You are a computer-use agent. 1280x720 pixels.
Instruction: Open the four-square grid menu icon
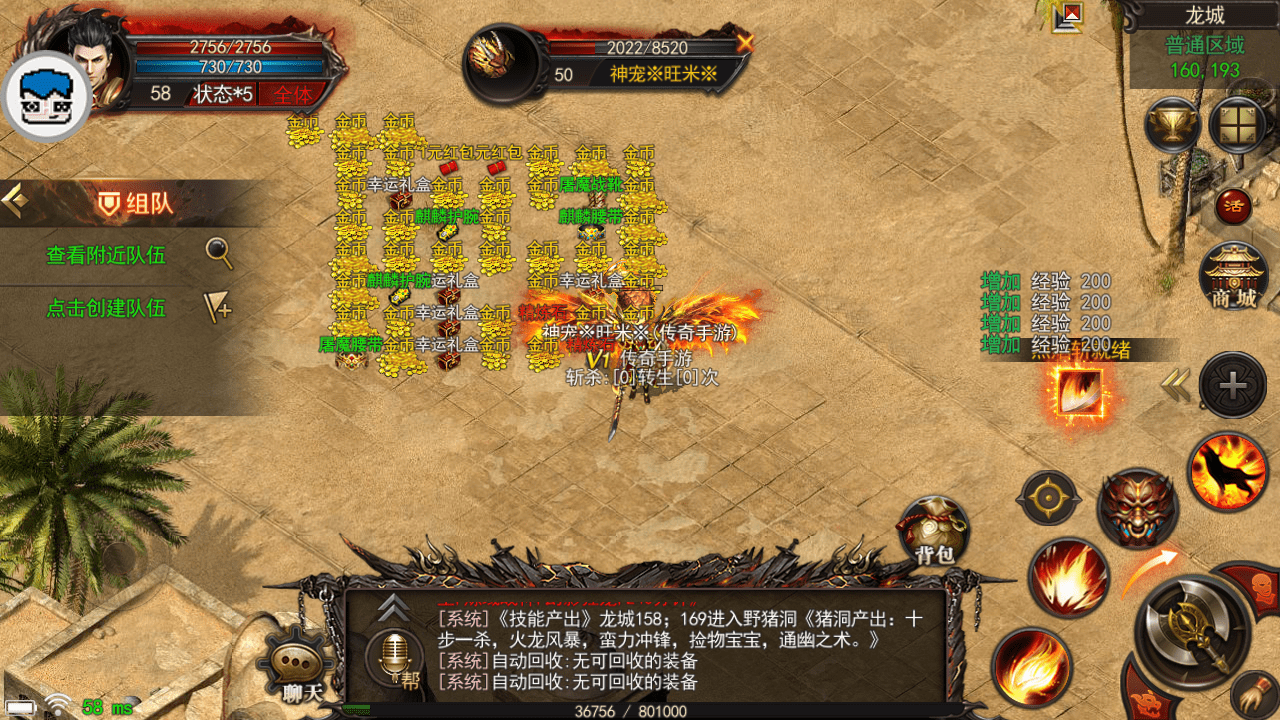coord(1238,125)
